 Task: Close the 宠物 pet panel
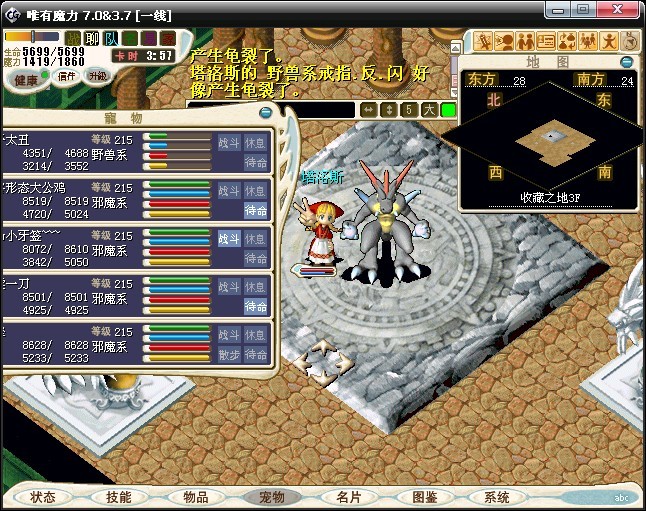(x=264, y=115)
